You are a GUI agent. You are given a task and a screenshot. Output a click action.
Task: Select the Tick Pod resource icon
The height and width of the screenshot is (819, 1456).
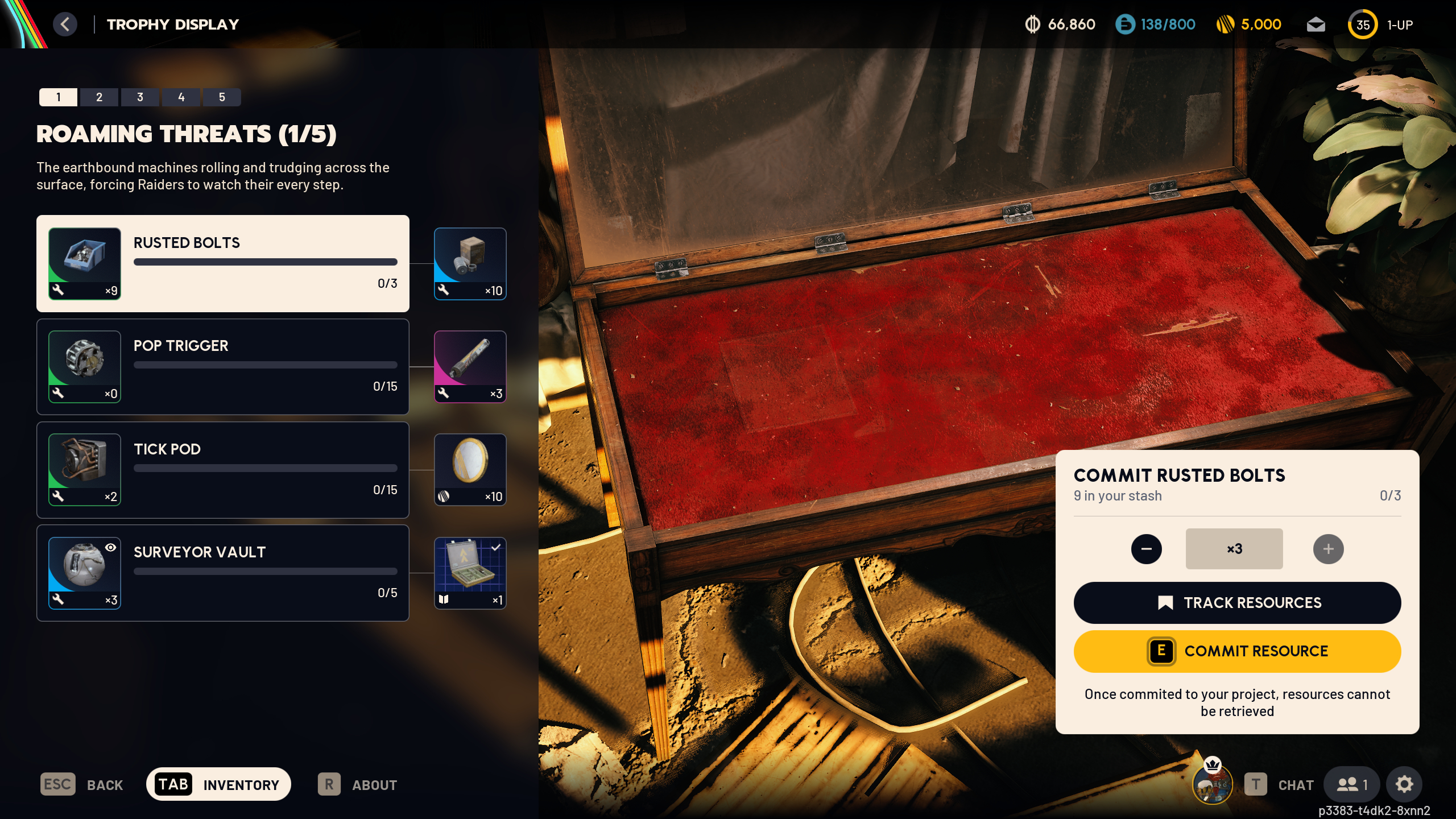pos(84,470)
